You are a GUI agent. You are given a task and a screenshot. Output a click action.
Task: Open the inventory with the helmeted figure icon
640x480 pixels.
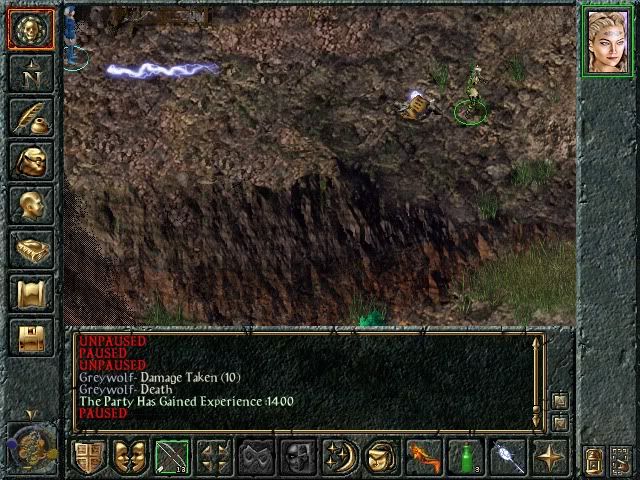(x=31, y=160)
